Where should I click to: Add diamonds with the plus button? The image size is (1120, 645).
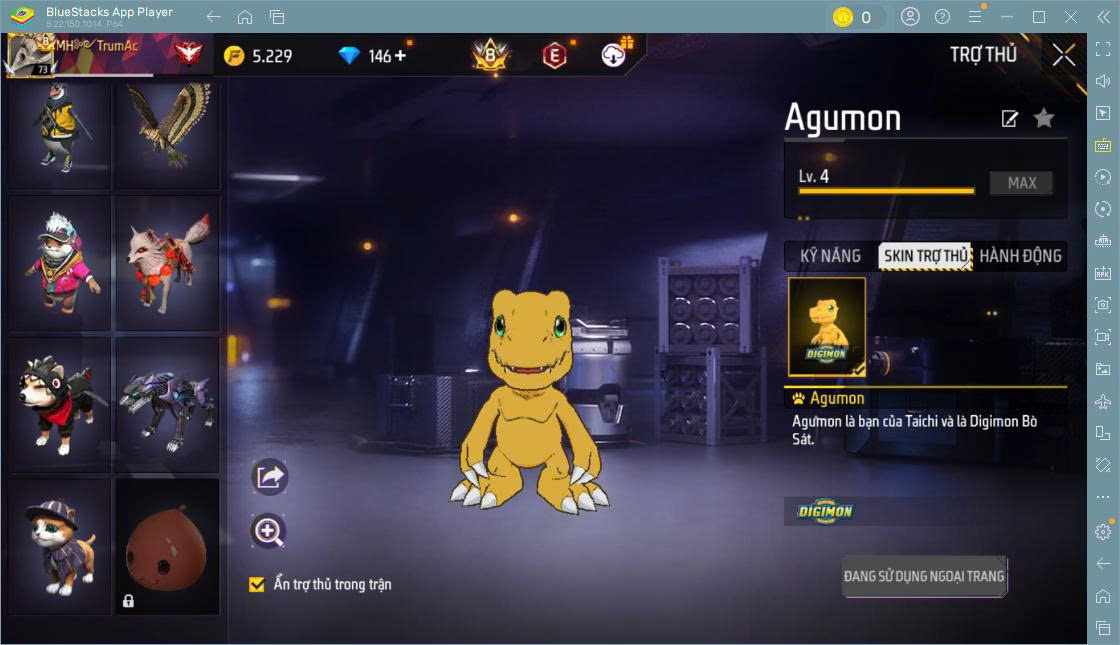[401, 56]
